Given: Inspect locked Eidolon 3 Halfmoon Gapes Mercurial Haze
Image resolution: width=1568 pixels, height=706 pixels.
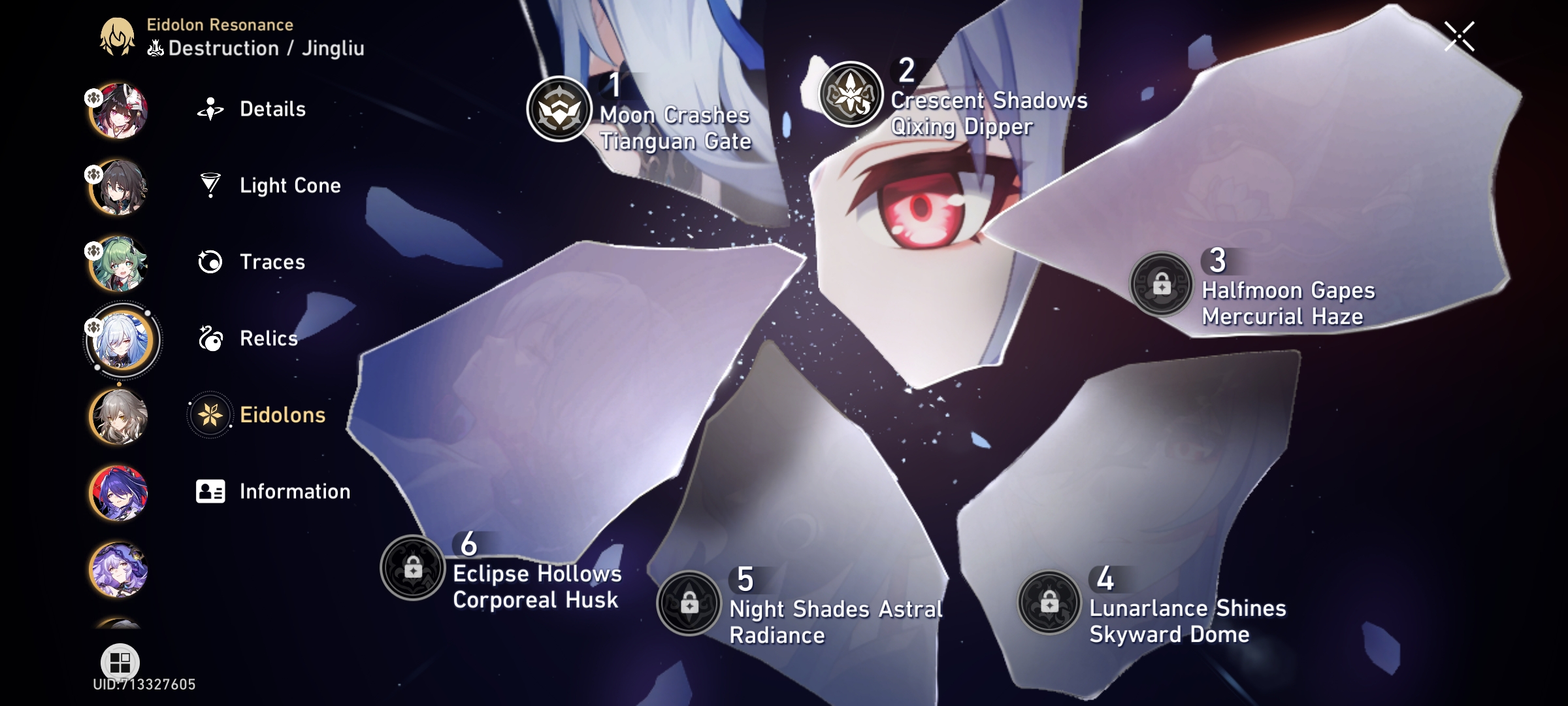Looking at the screenshot, I should pyautogui.click(x=1162, y=285).
